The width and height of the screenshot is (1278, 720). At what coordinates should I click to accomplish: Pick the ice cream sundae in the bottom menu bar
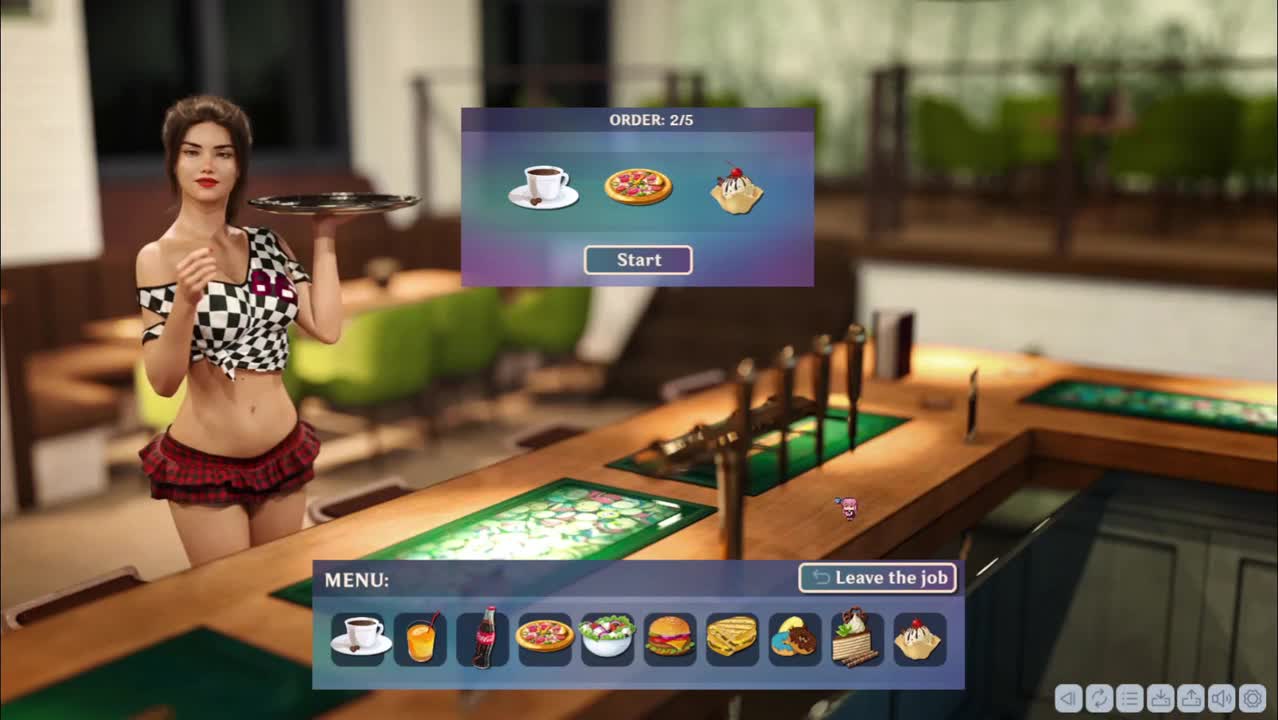tap(918, 639)
